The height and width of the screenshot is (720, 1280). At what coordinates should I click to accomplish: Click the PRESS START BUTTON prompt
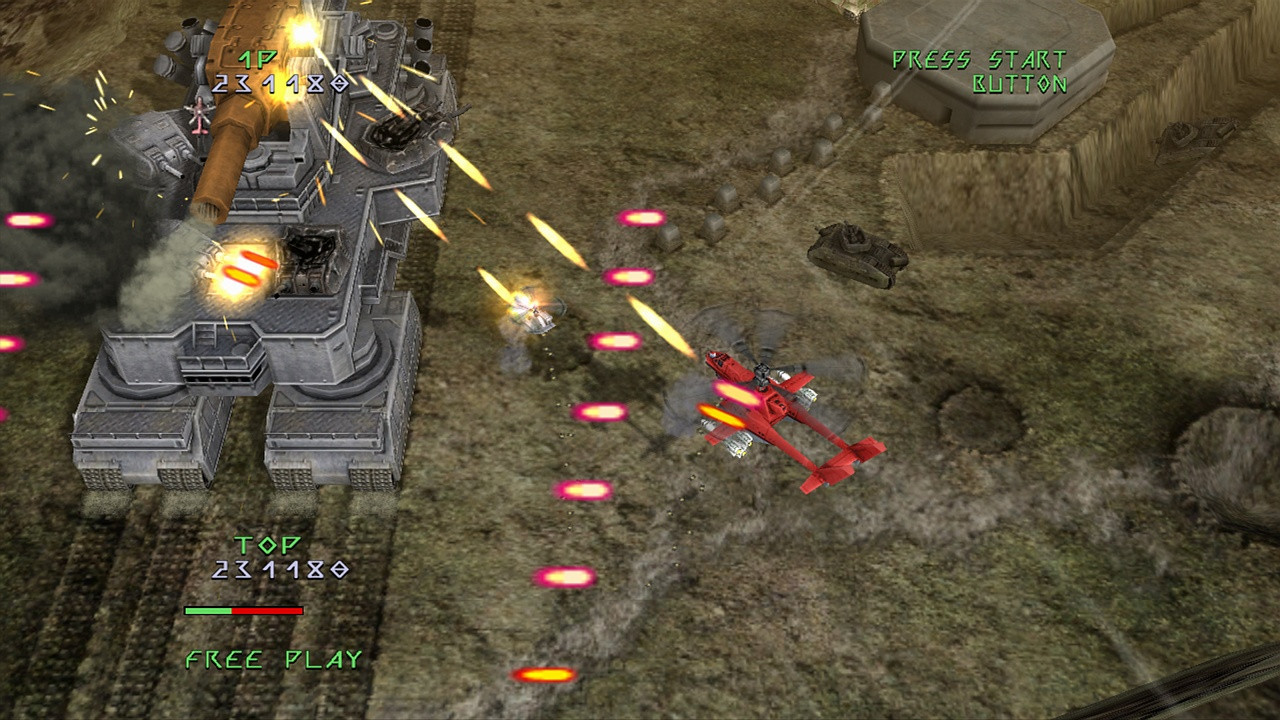pyautogui.click(x=980, y=72)
